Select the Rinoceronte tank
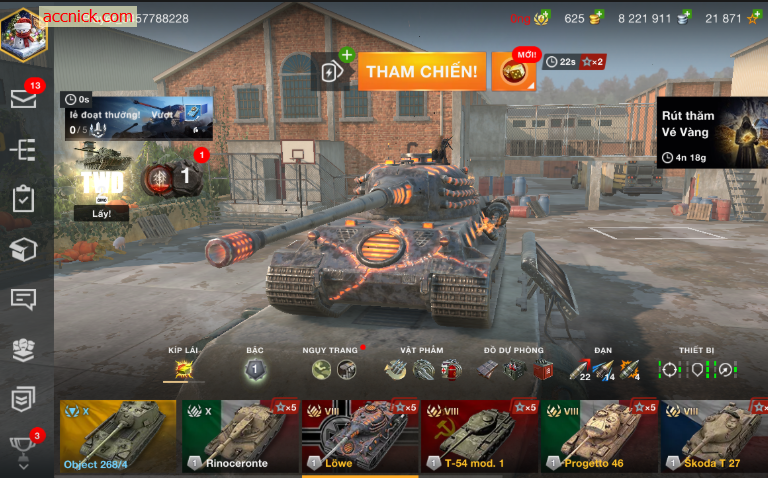This screenshot has height=478, width=768. tap(239, 436)
